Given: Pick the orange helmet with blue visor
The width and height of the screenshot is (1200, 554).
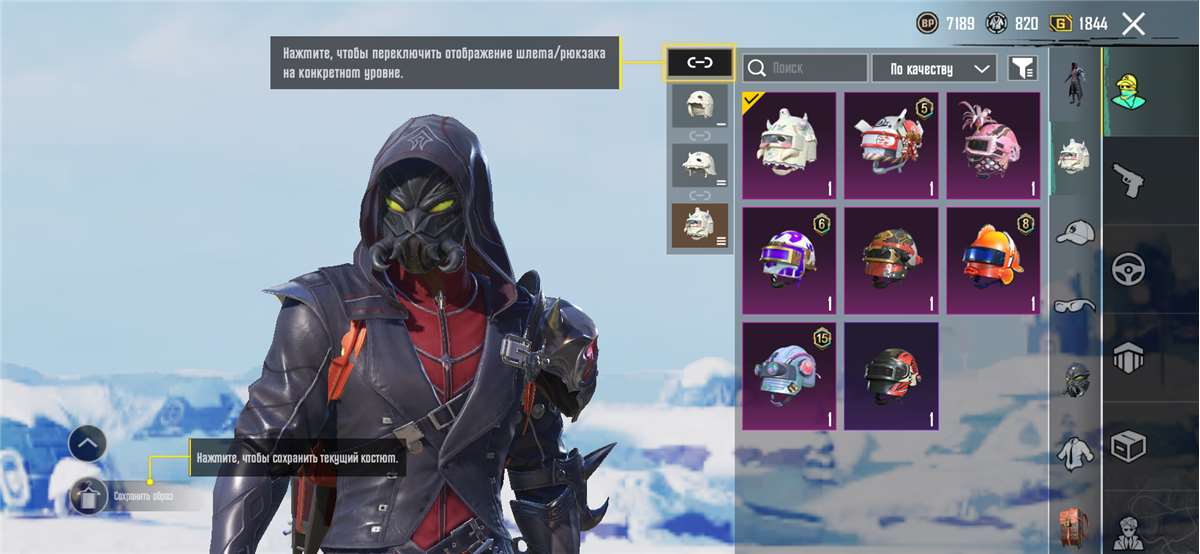Looking at the screenshot, I should (993, 260).
